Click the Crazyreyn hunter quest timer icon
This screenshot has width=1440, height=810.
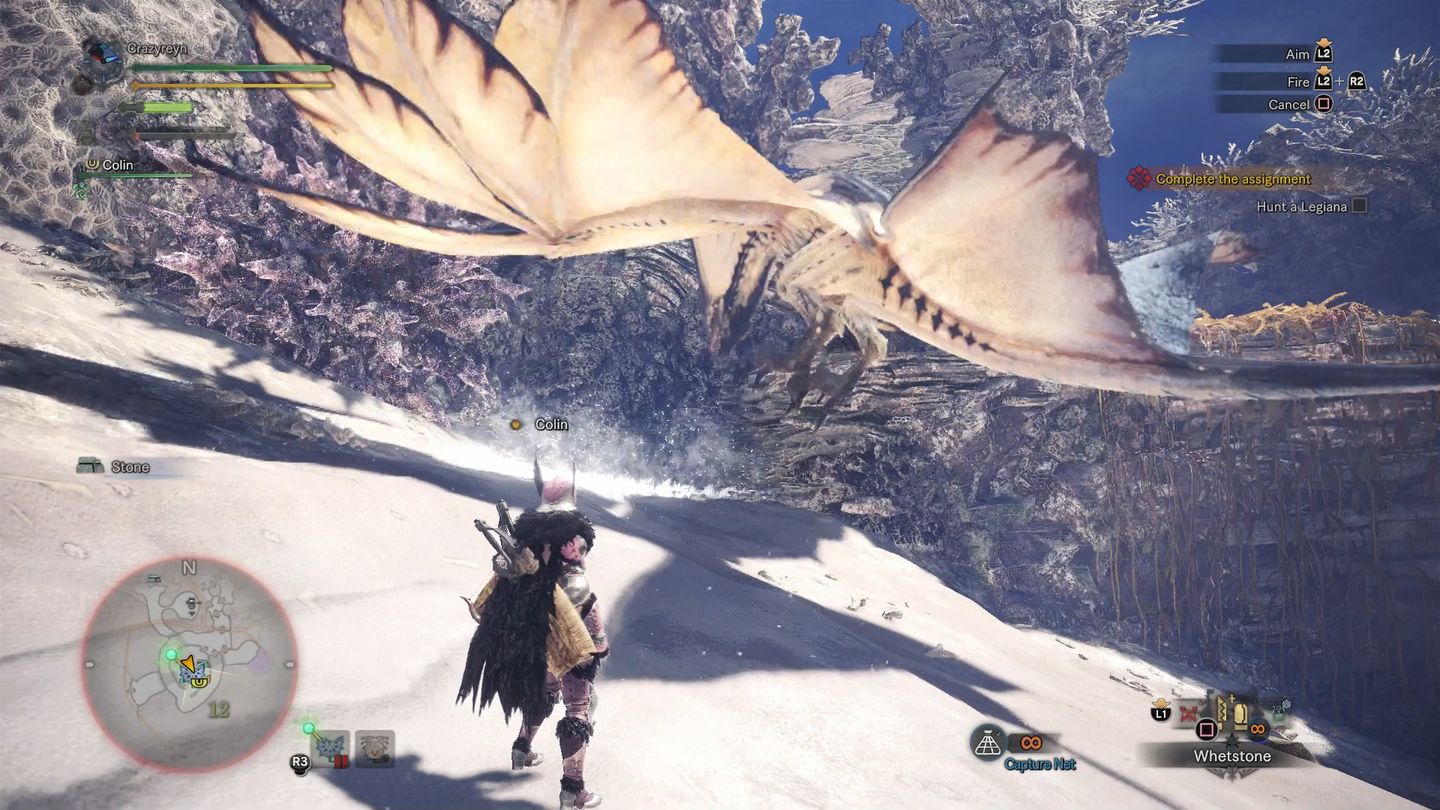click(103, 53)
